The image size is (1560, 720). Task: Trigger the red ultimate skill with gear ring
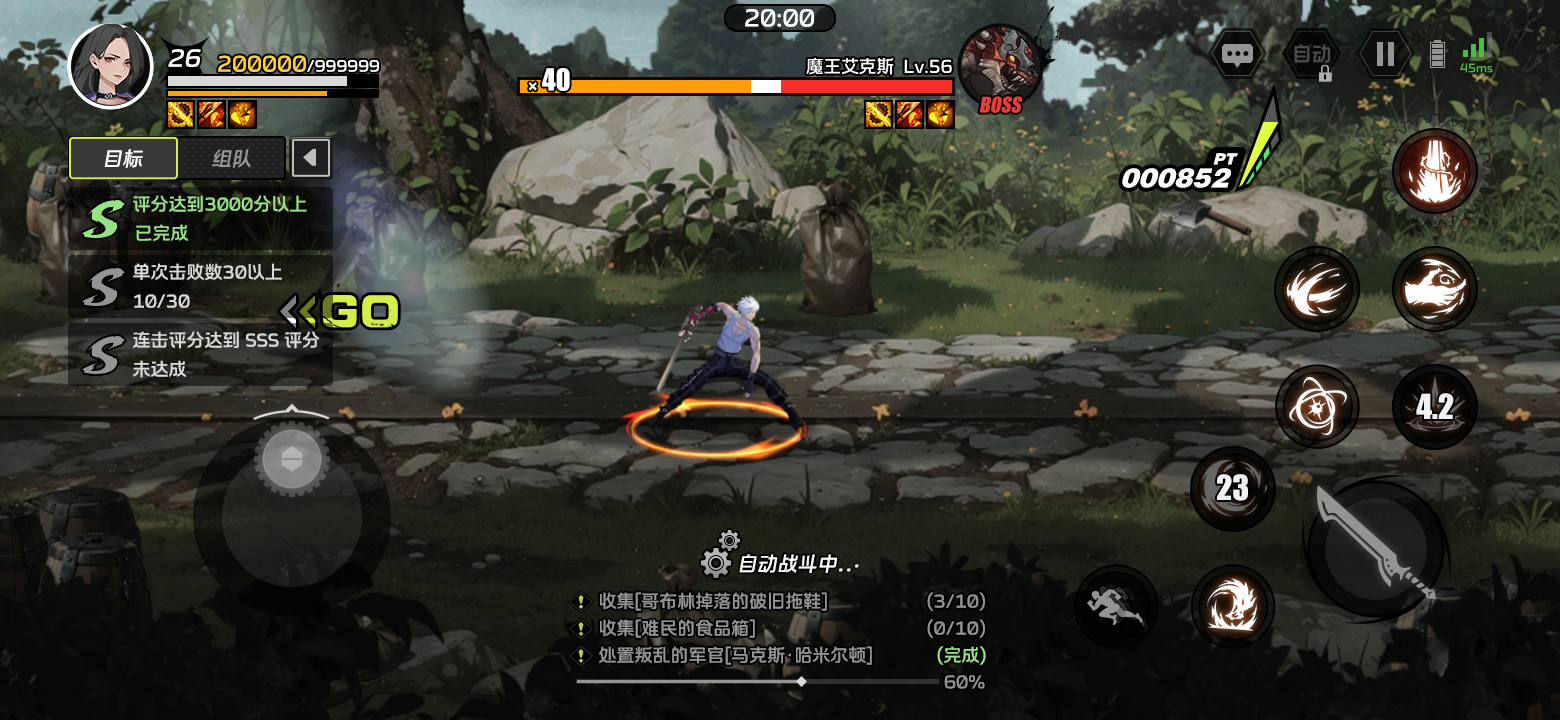tap(1434, 170)
